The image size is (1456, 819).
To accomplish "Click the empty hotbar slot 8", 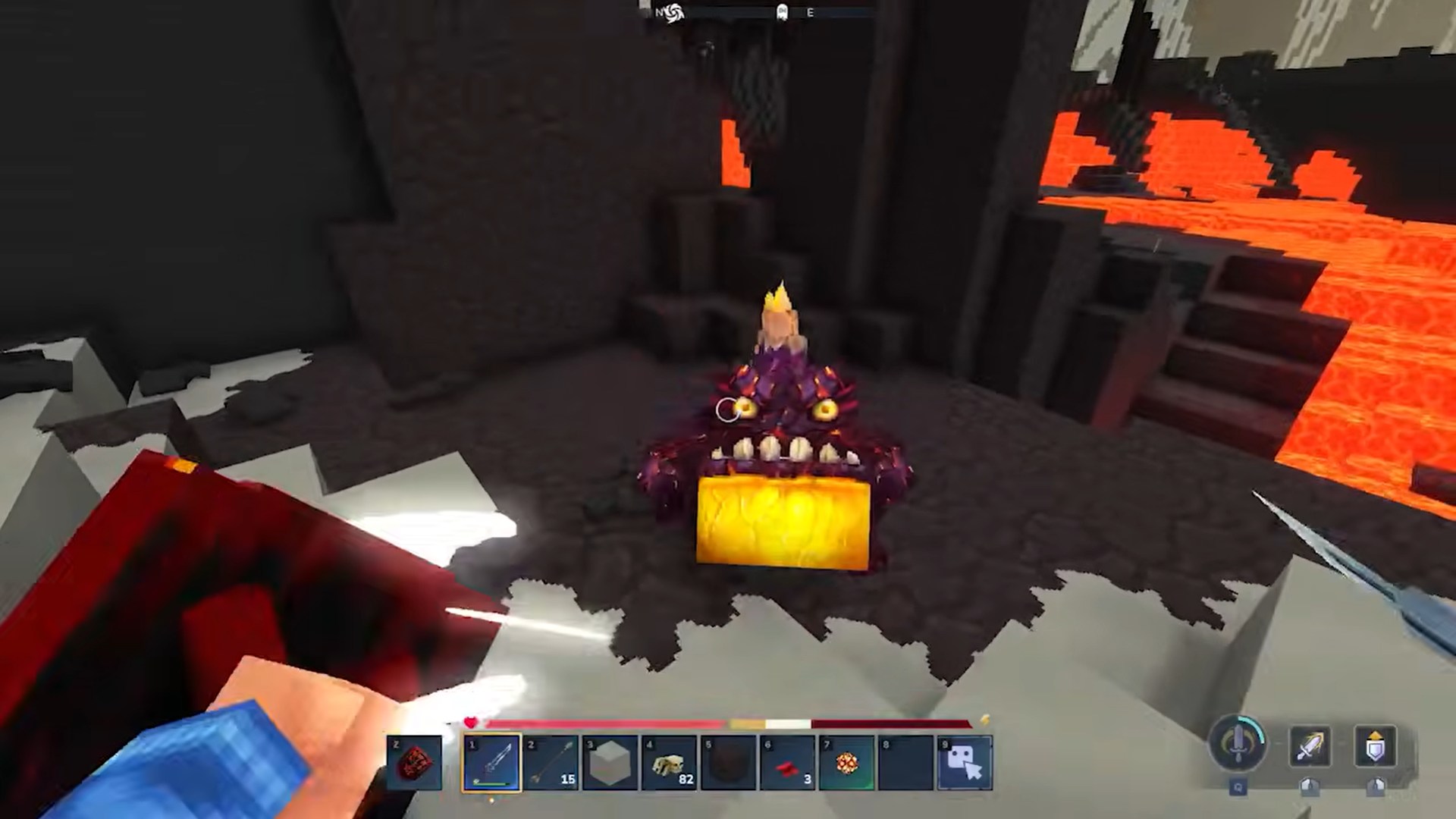I will [905, 762].
